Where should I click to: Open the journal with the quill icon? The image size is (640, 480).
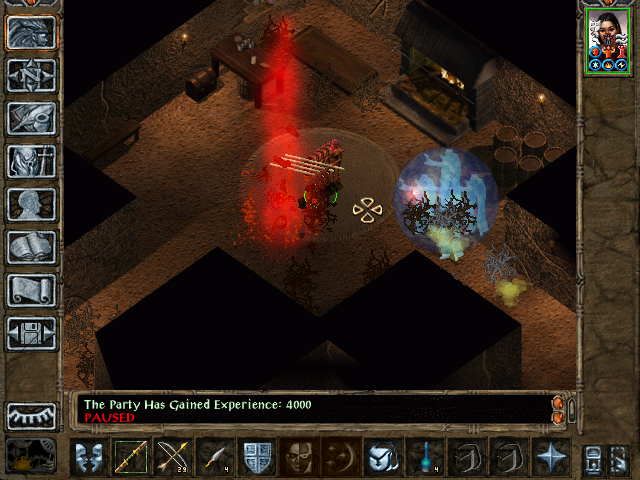tap(32, 118)
